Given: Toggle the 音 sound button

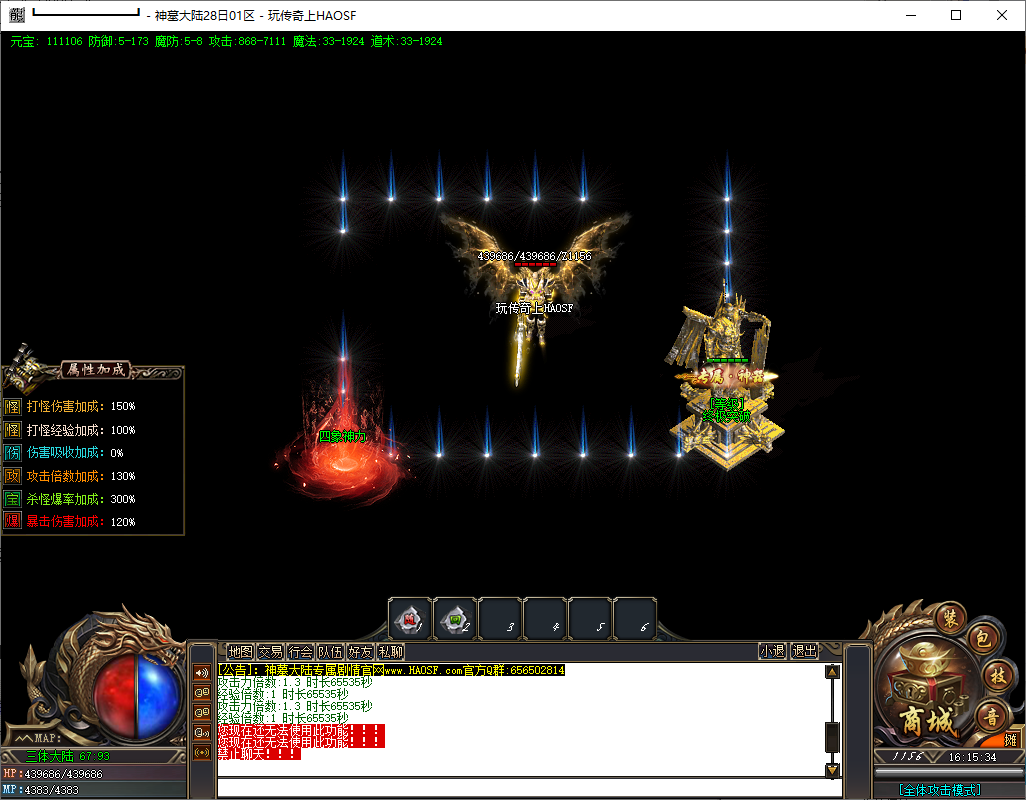Looking at the screenshot, I should click(x=992, y=715).
